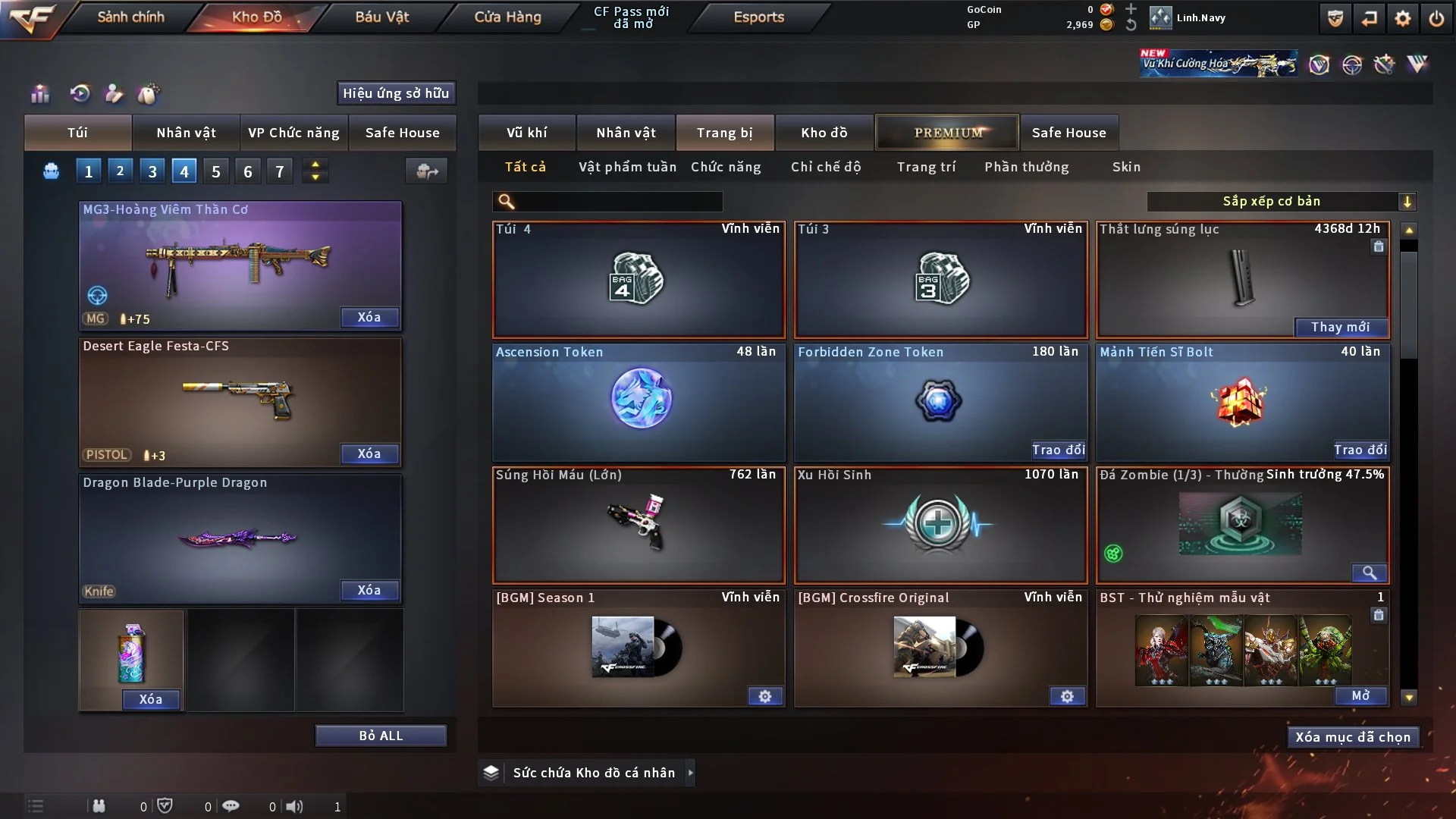Open Hiệu ứng sở hữu panel
Image resolution: width=1456 pixels, height=819 pixels.
(x=396, y=93)
